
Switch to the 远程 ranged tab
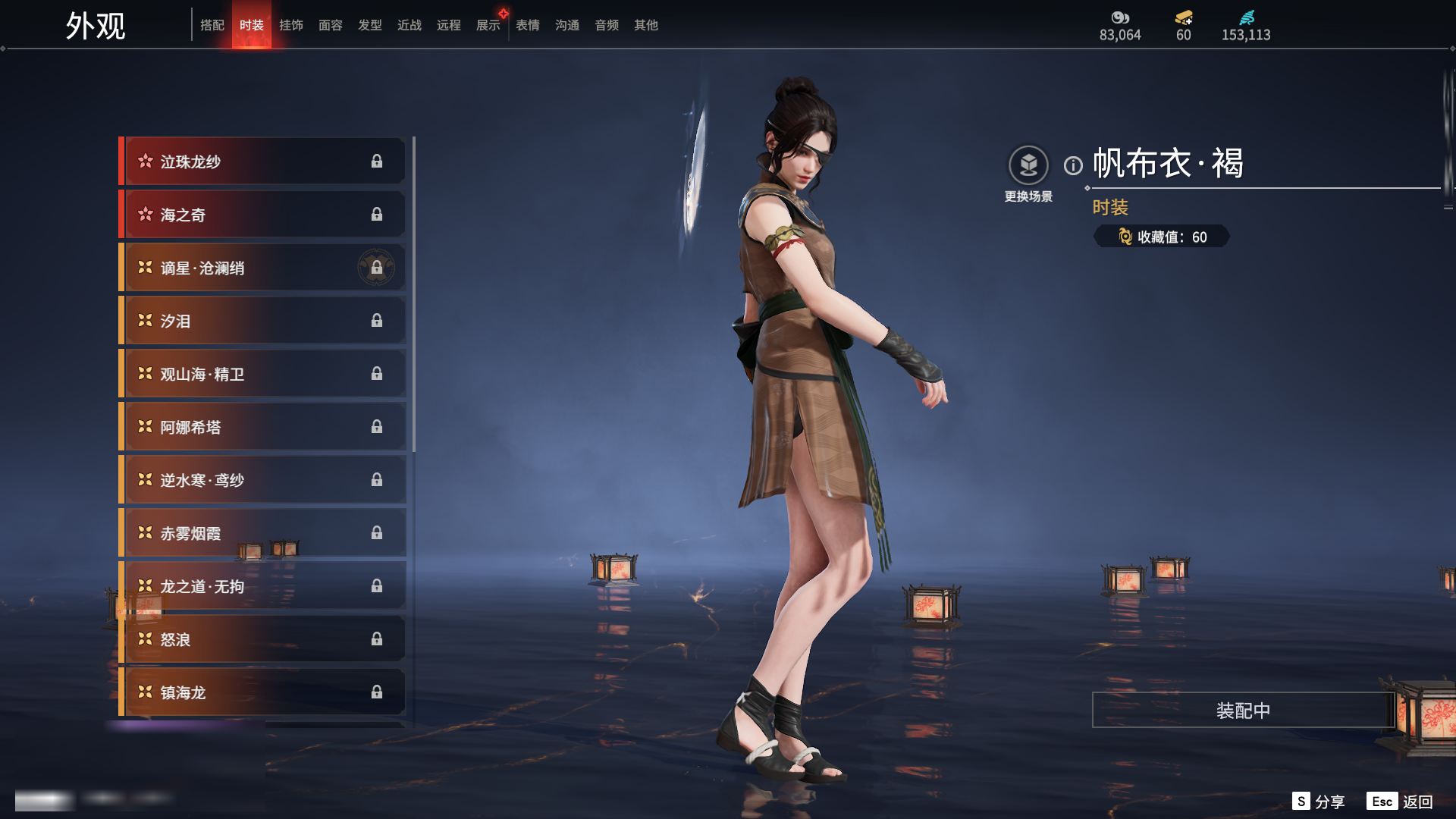pyautogui.click(x=449, y=25)
